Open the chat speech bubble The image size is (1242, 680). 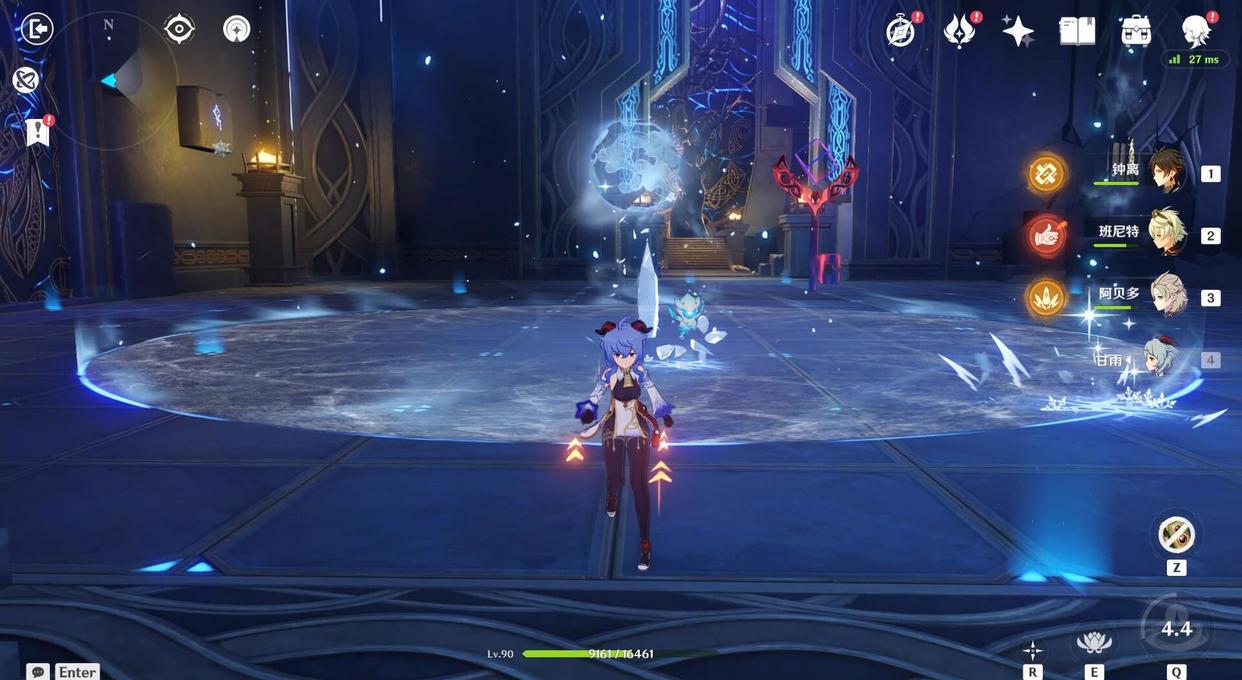pyautogui.click(x=38, y=671)
